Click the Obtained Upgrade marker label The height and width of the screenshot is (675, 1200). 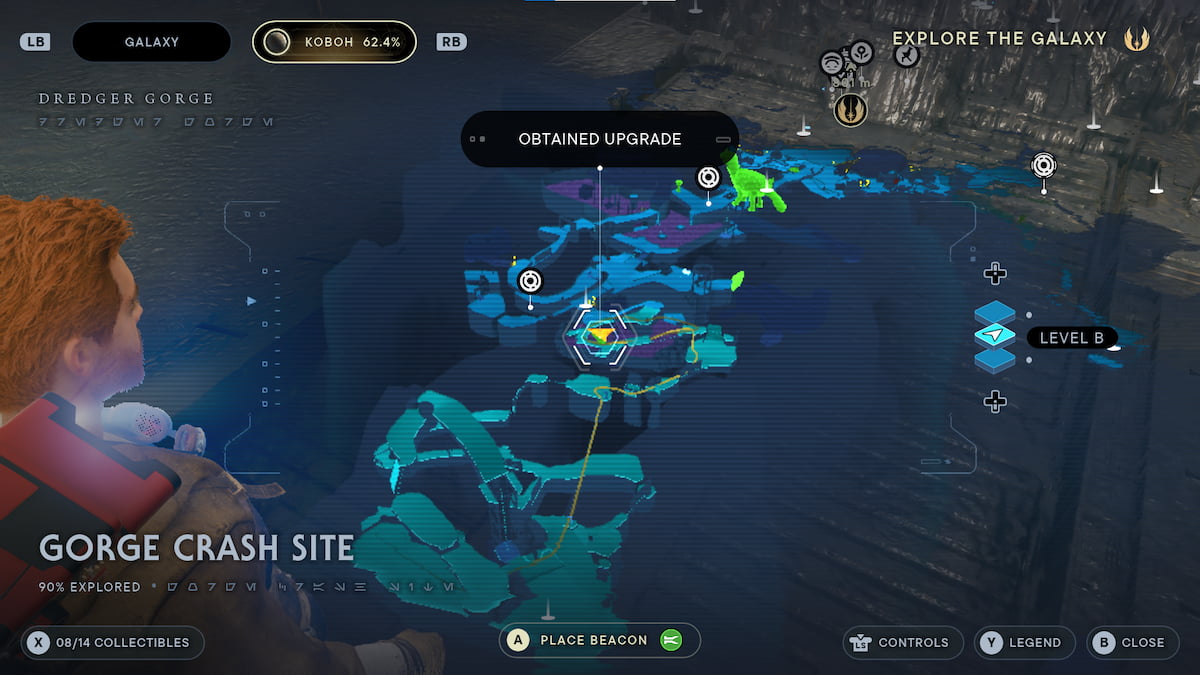(x=599, y=139)
